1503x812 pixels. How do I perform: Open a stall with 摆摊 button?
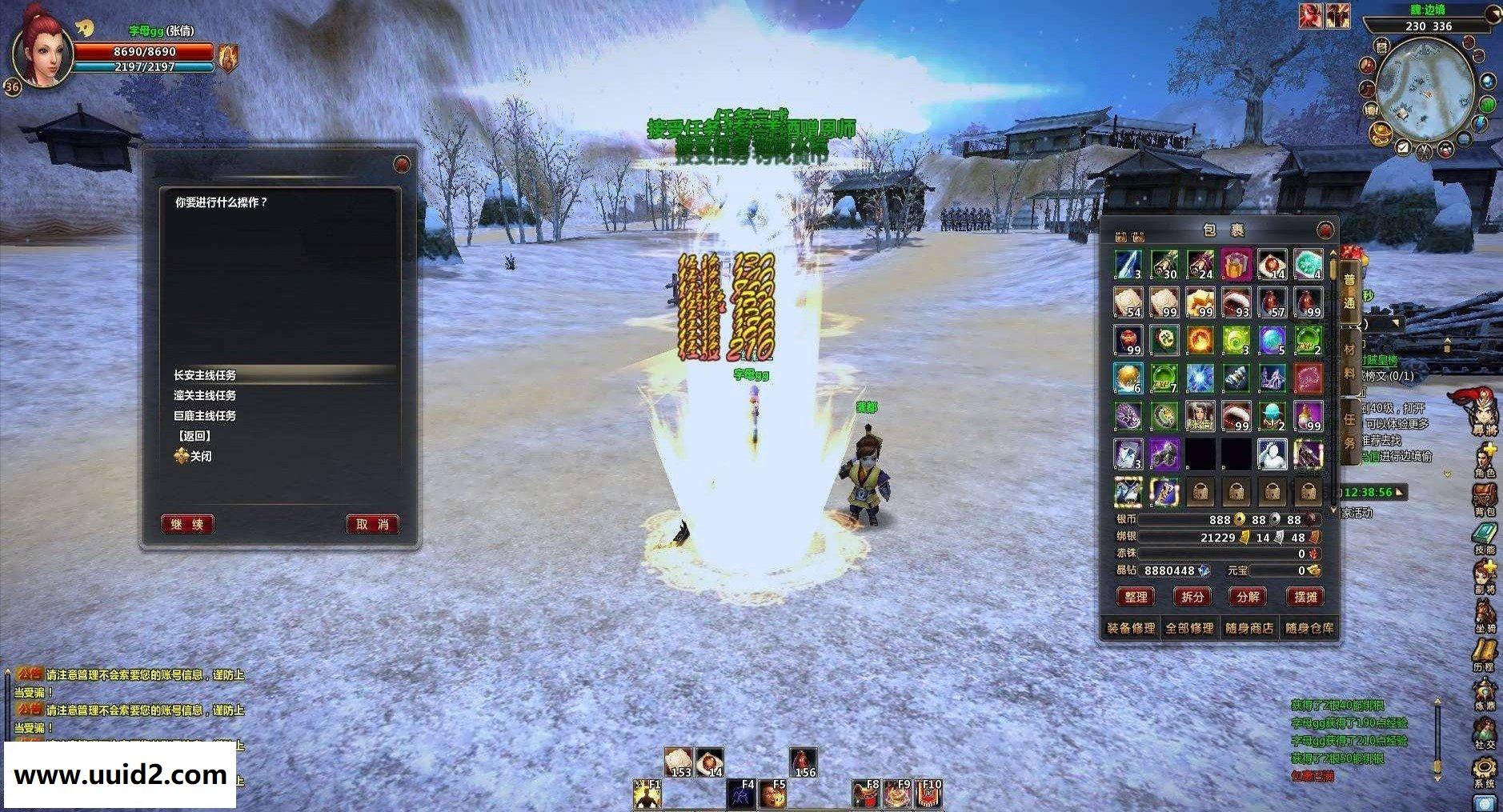pos(1305,597)
